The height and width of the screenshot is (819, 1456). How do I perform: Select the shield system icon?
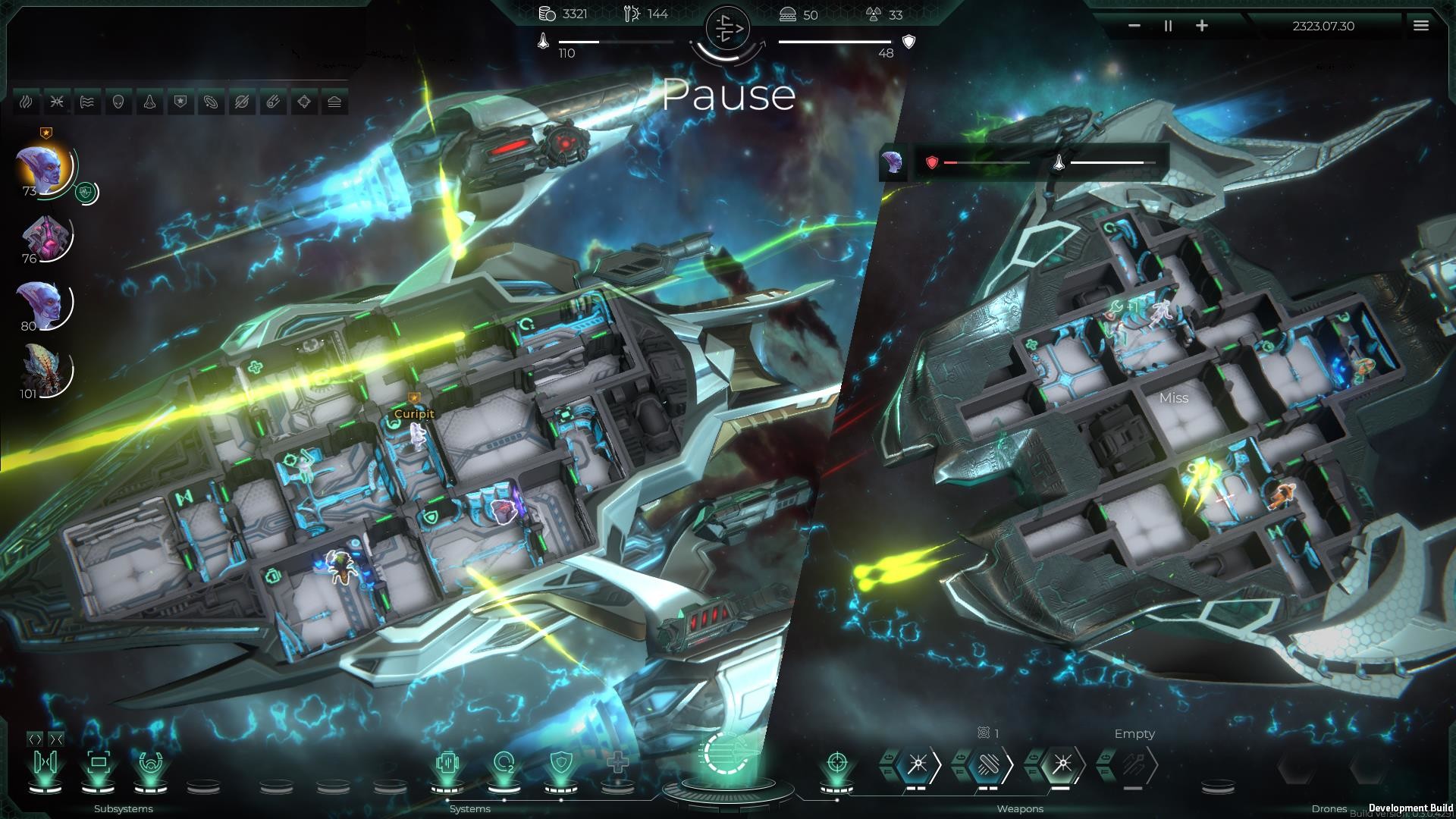tap(560, 763)
